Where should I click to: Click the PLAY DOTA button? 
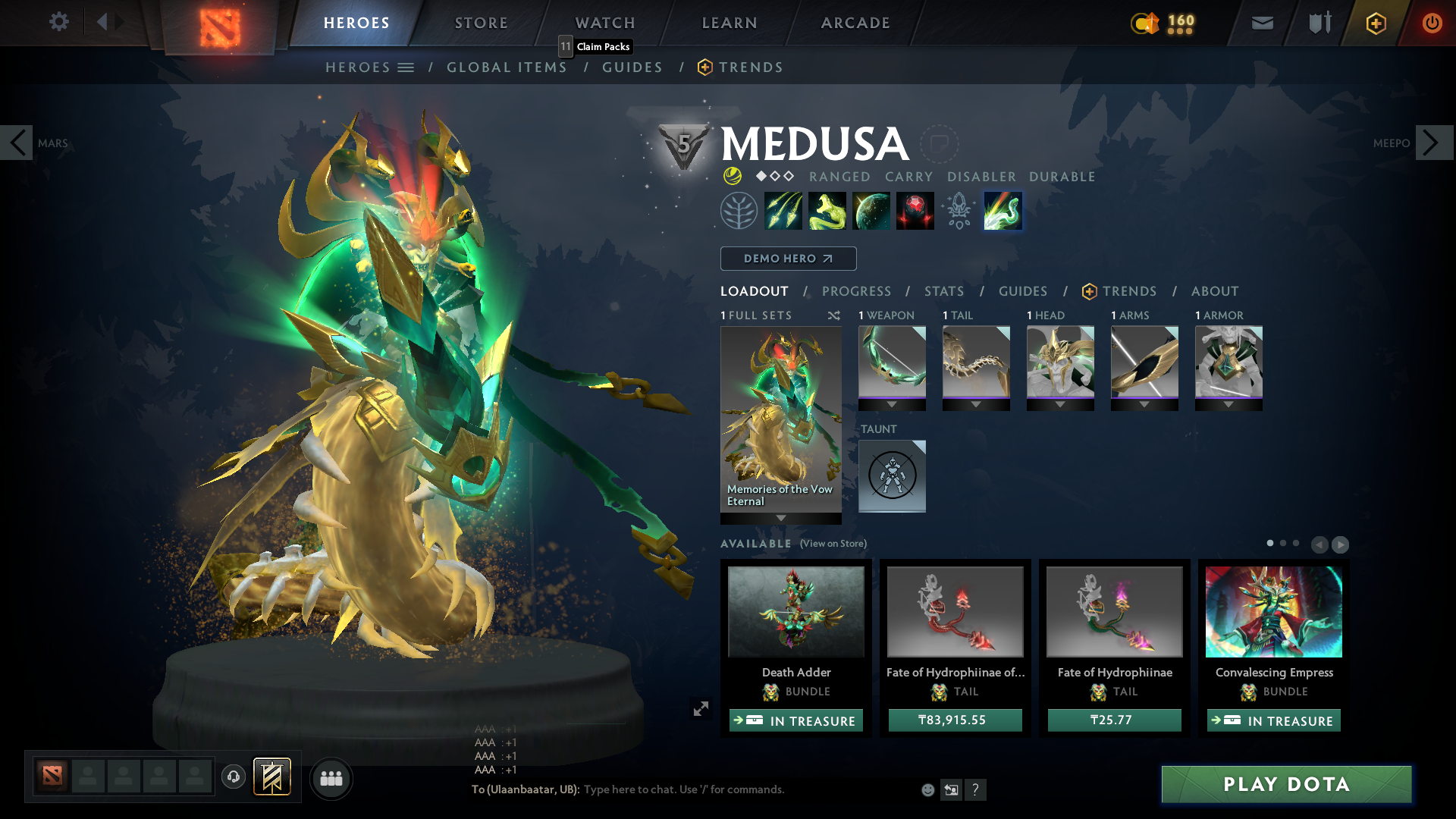pos(1285,785)
